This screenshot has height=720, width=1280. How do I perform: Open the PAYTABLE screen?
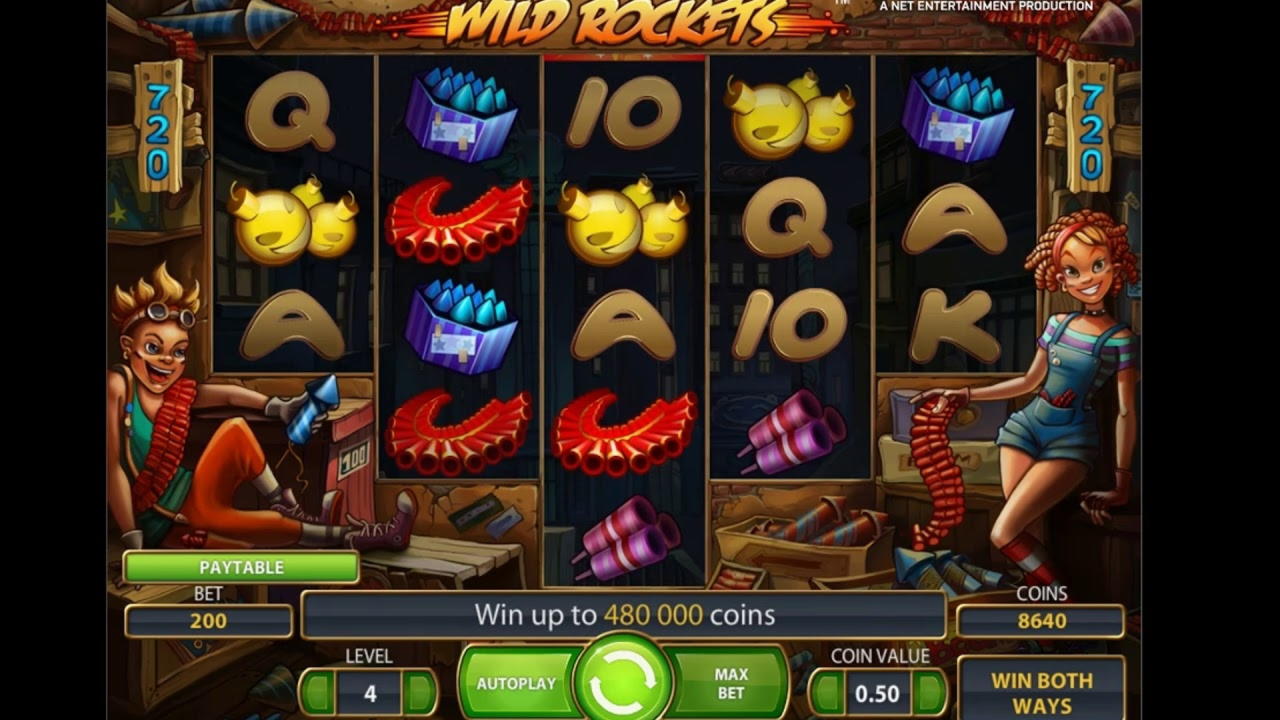click(x=241, y=567)
